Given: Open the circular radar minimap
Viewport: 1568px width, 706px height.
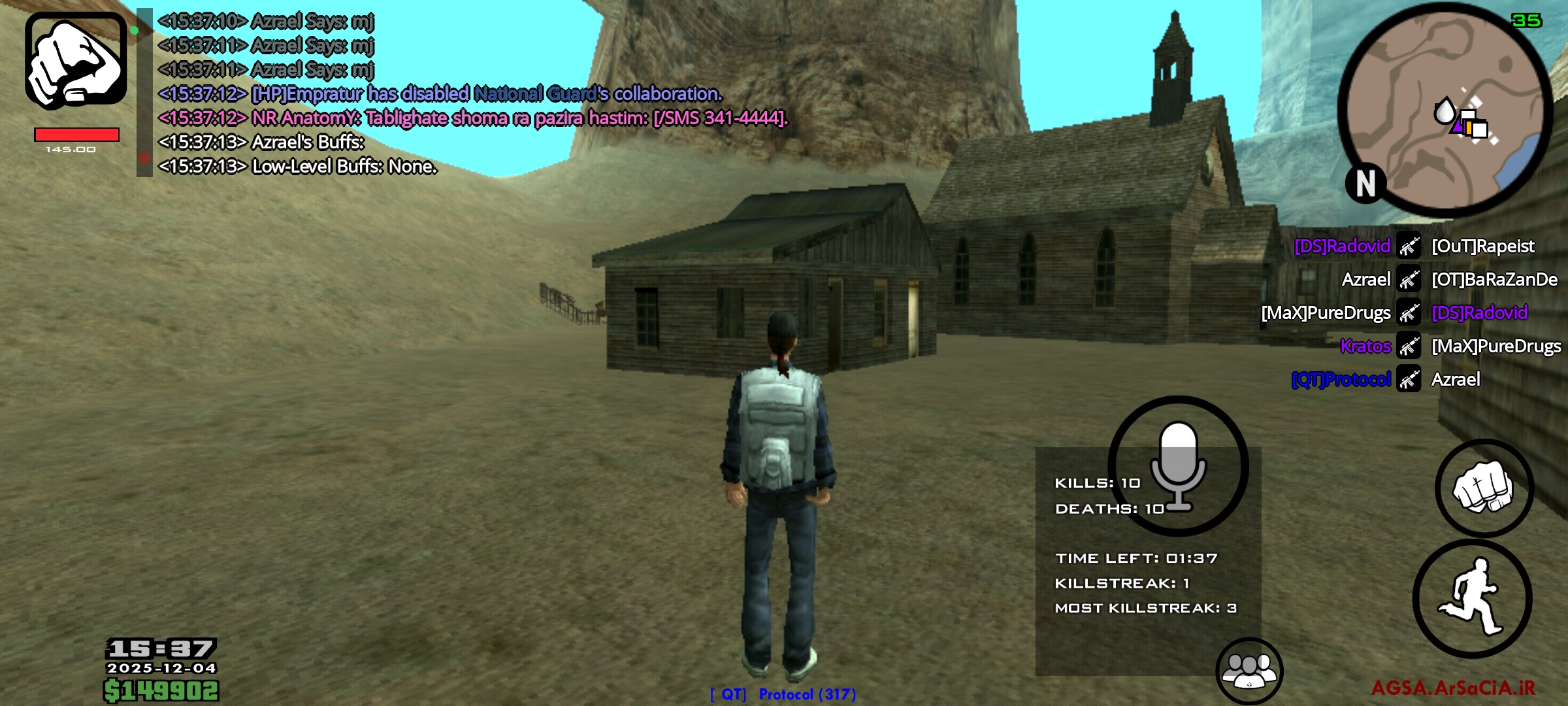Looking at the screenshot, I should point(1445,110).
